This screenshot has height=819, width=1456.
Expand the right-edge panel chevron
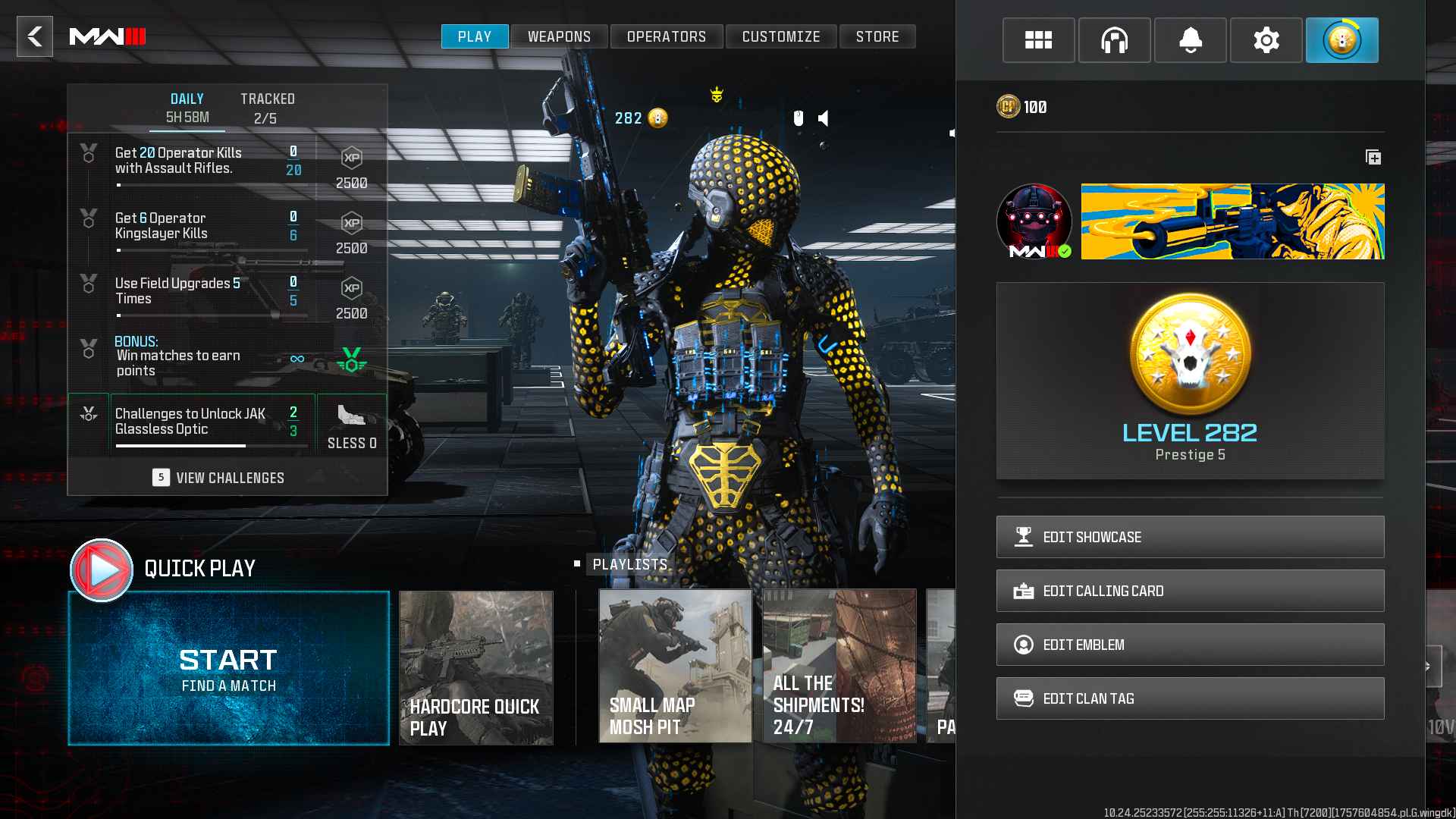[1436, 665]
